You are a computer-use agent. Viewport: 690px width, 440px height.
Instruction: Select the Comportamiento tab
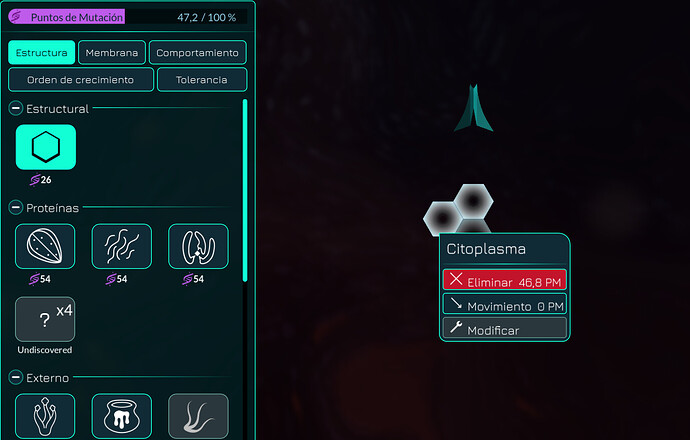tap(198, 53)
